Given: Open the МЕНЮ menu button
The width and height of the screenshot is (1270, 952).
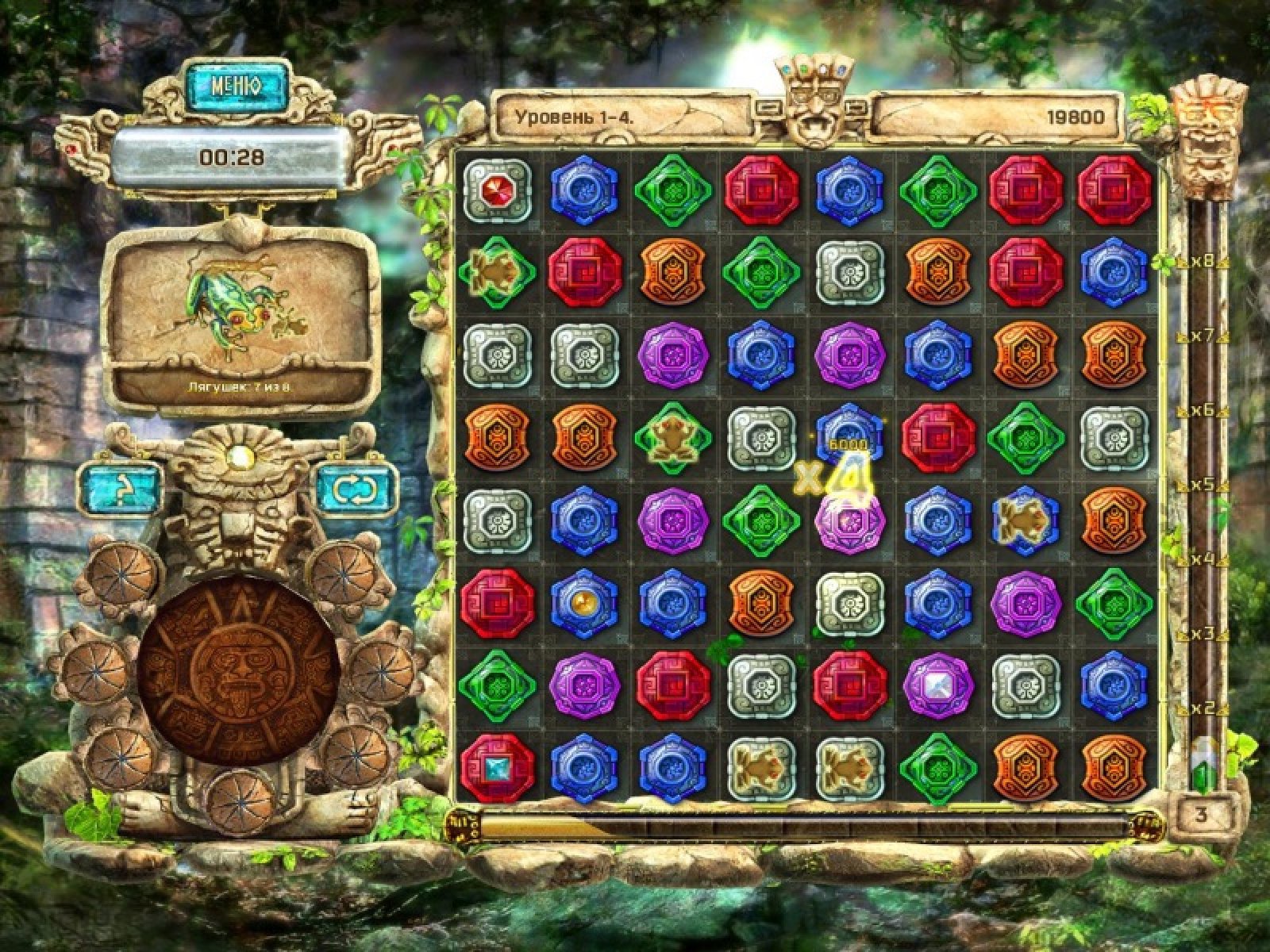Looking at the screenshot, I should point(236,86).
